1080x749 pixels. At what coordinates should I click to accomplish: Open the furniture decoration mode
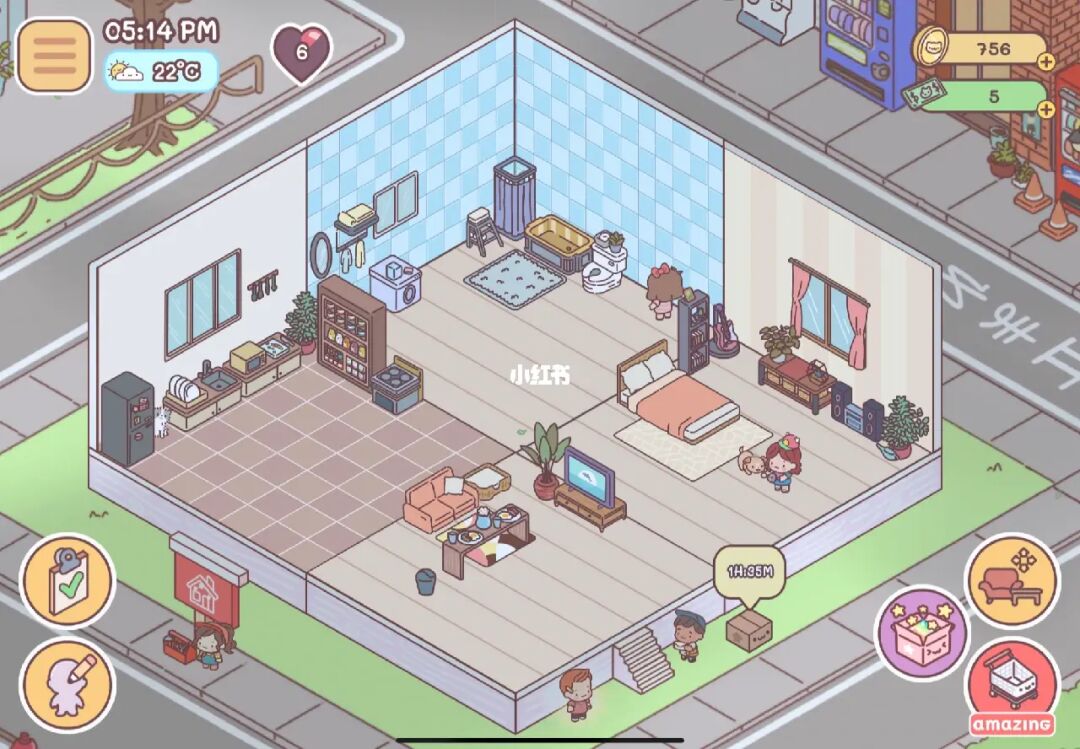[1011, 580]
